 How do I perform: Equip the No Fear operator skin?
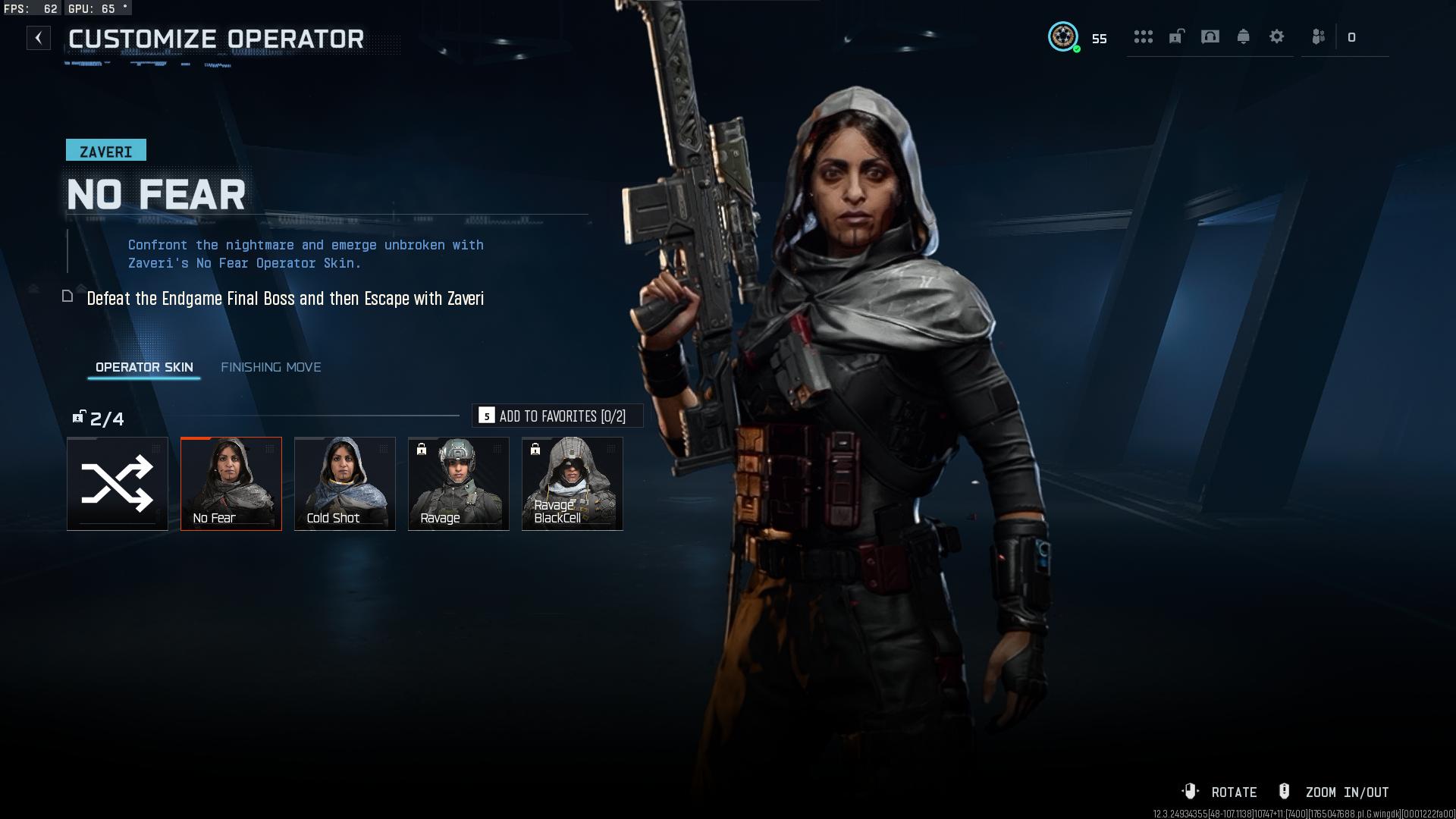pos(231,484)
